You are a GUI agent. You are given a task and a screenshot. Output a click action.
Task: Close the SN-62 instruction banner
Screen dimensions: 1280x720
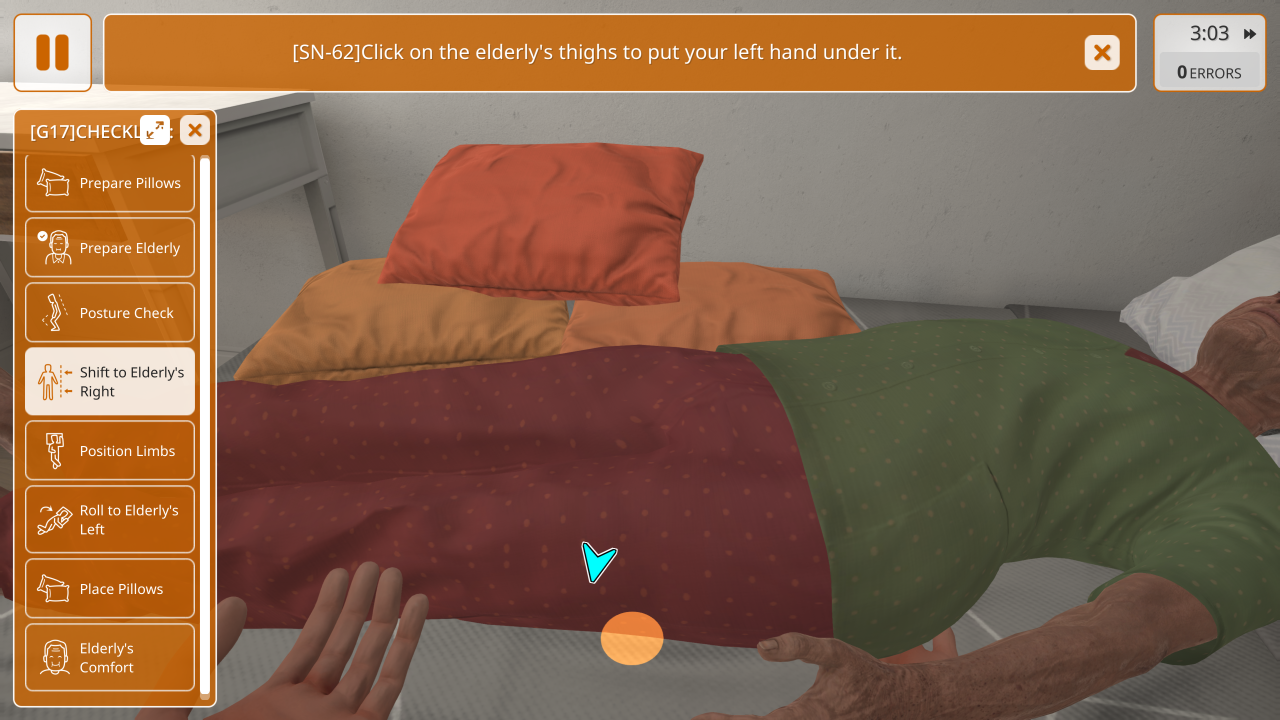1102,53
